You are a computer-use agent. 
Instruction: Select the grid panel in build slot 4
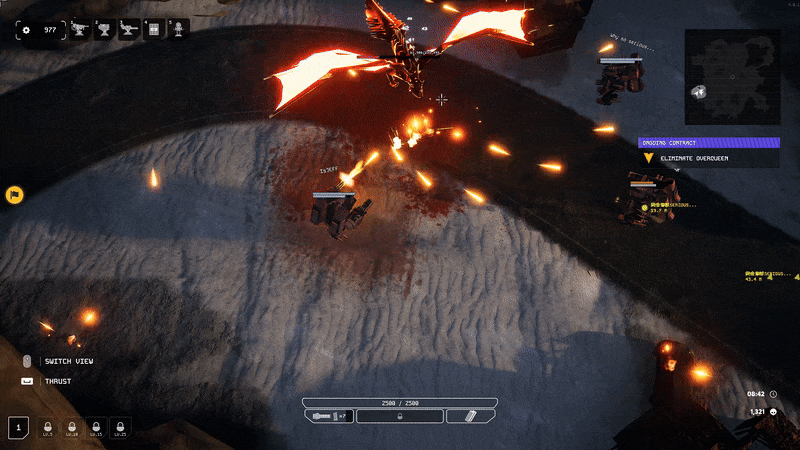click(154, 30)
